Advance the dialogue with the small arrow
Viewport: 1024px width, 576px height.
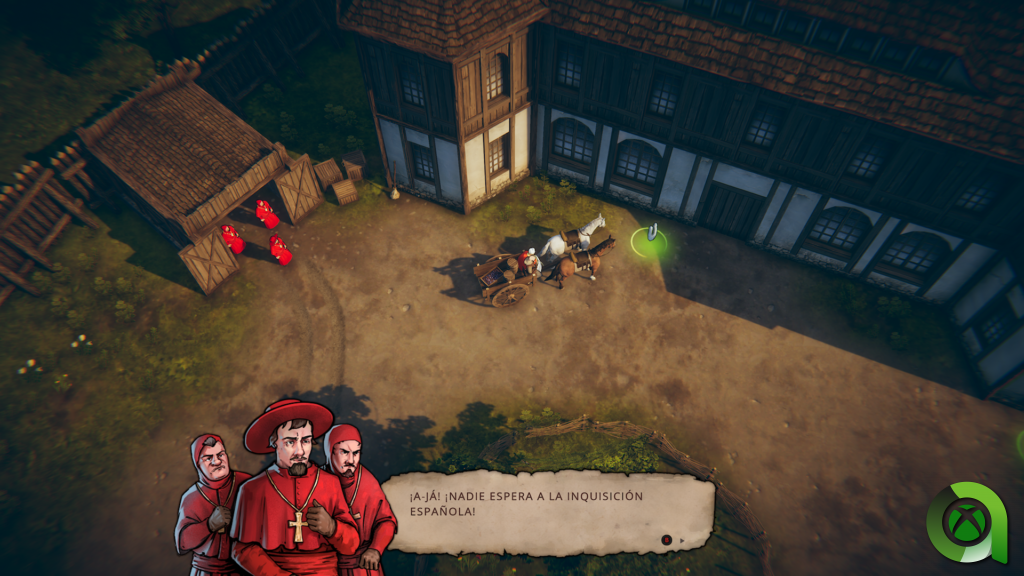tap(683, 541)
